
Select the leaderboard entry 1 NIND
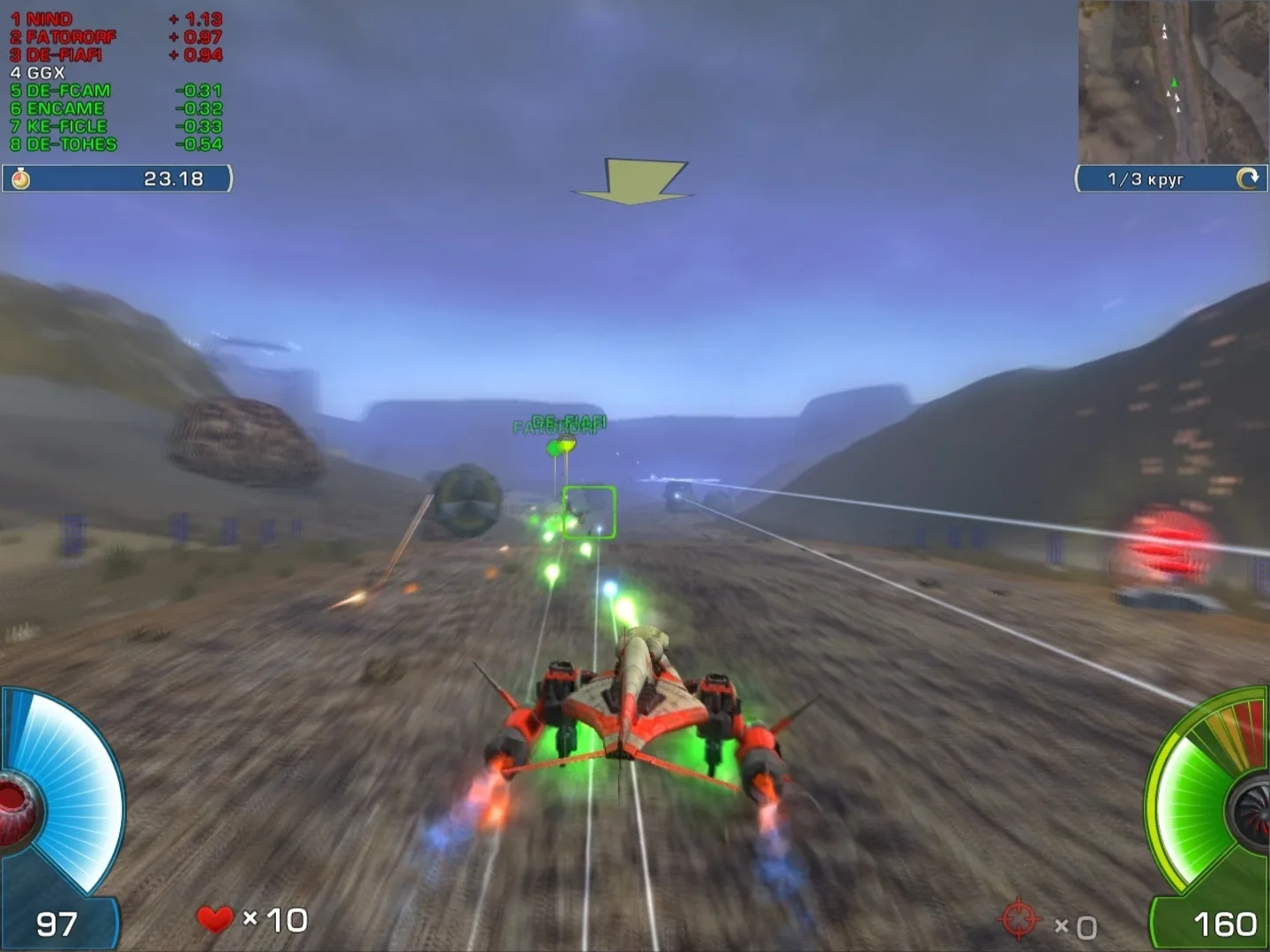click(41, 18)
